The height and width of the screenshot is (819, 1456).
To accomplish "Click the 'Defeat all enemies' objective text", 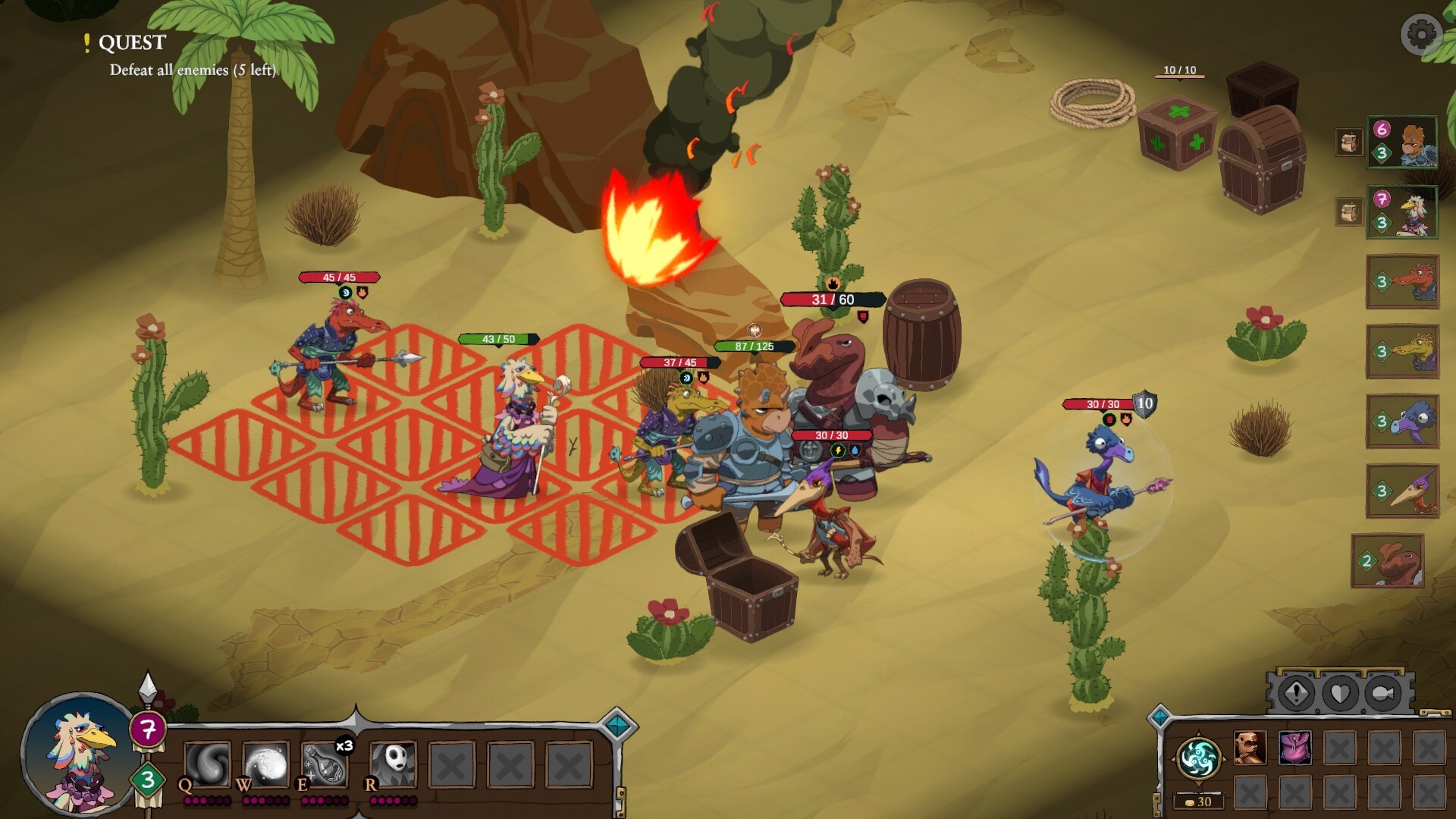I will click(193, 70).
